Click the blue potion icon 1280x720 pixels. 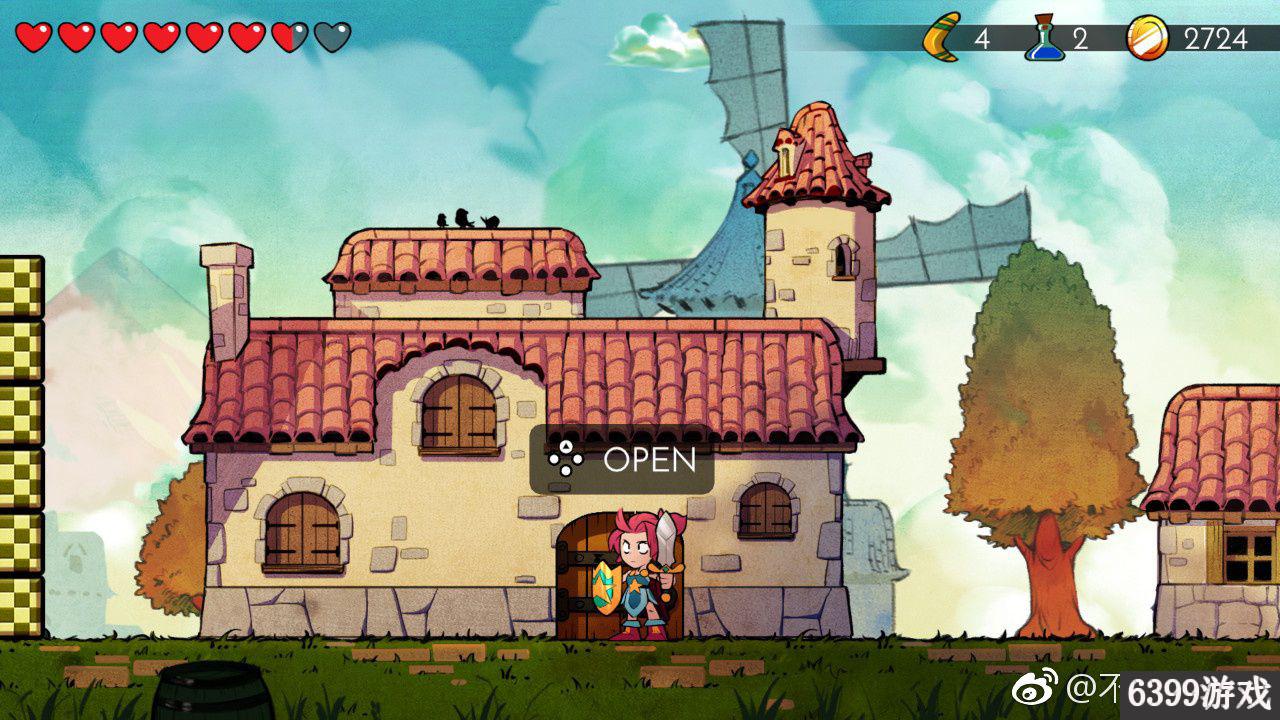tap(1043, 38)
